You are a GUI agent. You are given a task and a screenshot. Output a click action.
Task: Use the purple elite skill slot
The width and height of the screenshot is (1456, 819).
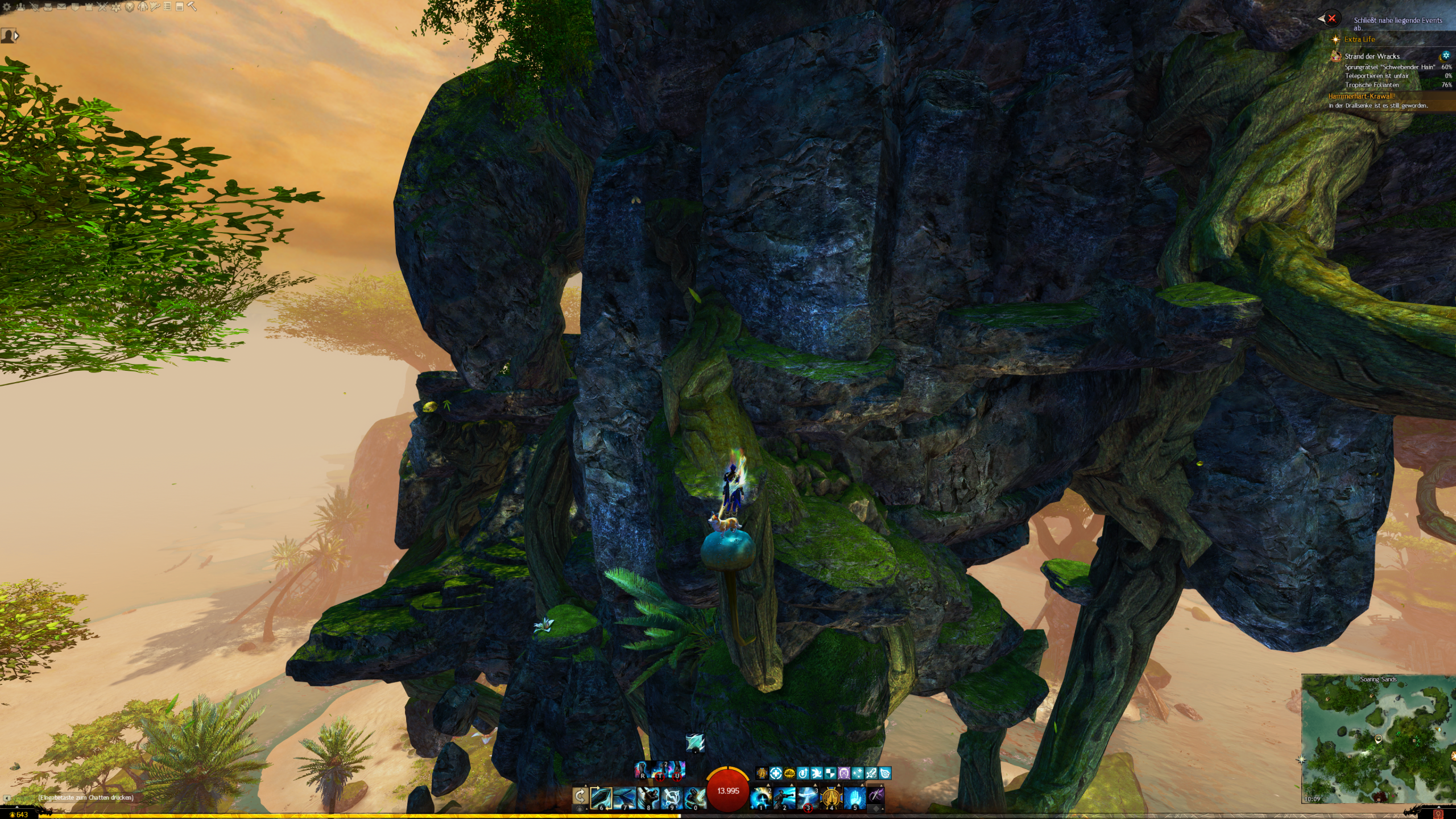click(876, 797)
